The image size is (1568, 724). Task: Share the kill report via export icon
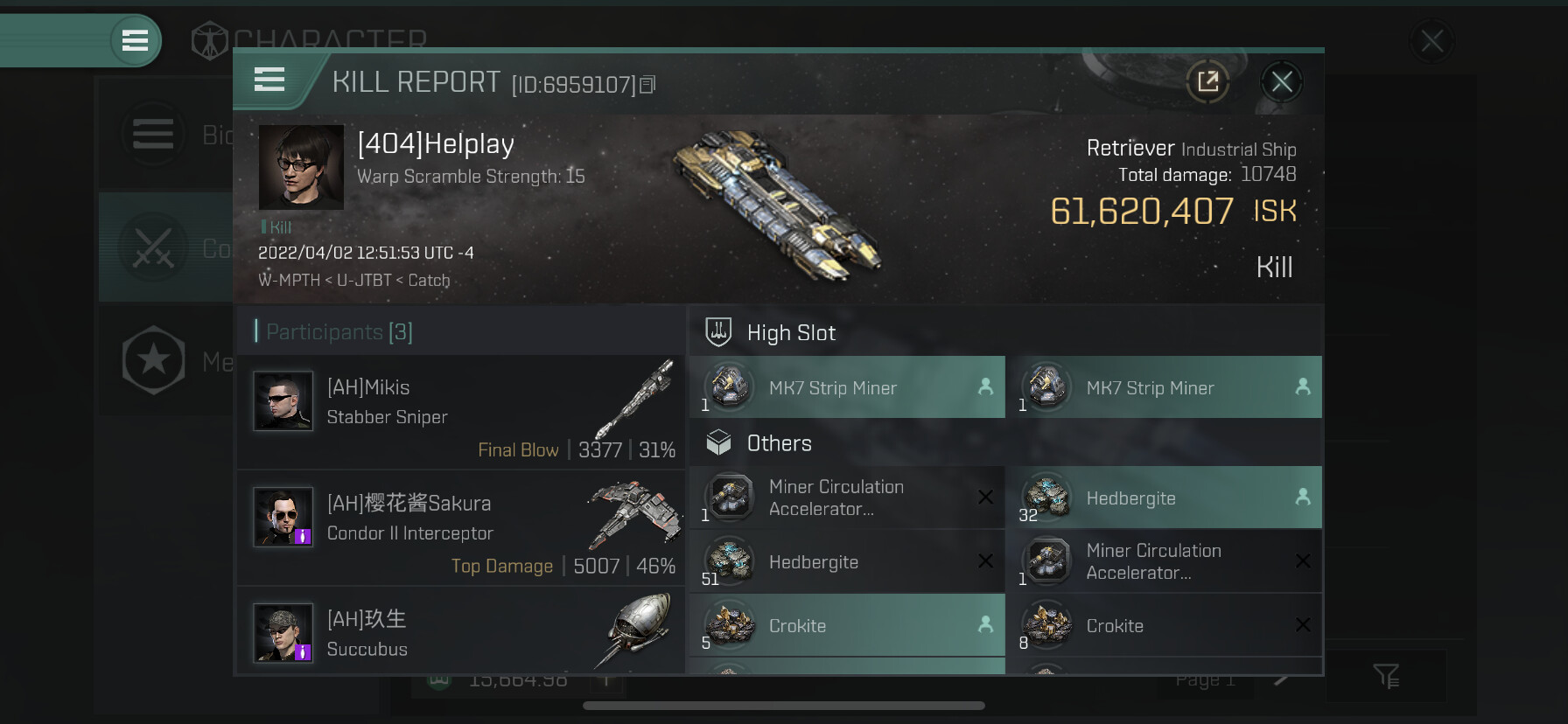pyautogui.click(x=1207, y=82)
